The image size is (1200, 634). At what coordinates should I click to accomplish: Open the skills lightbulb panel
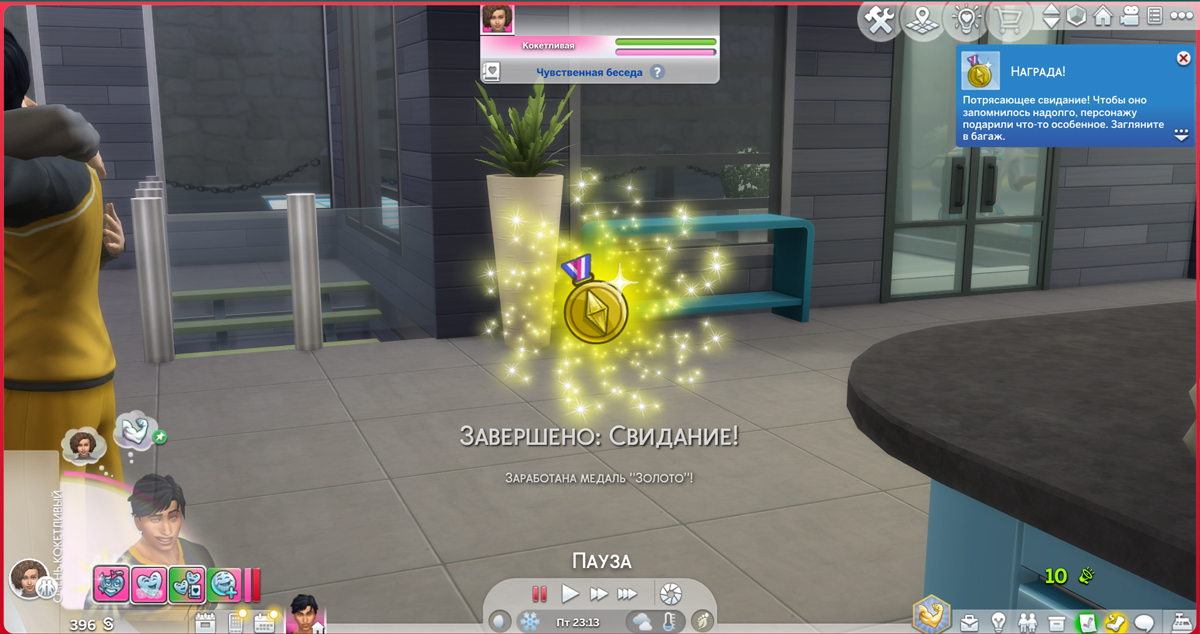(998, 622)
